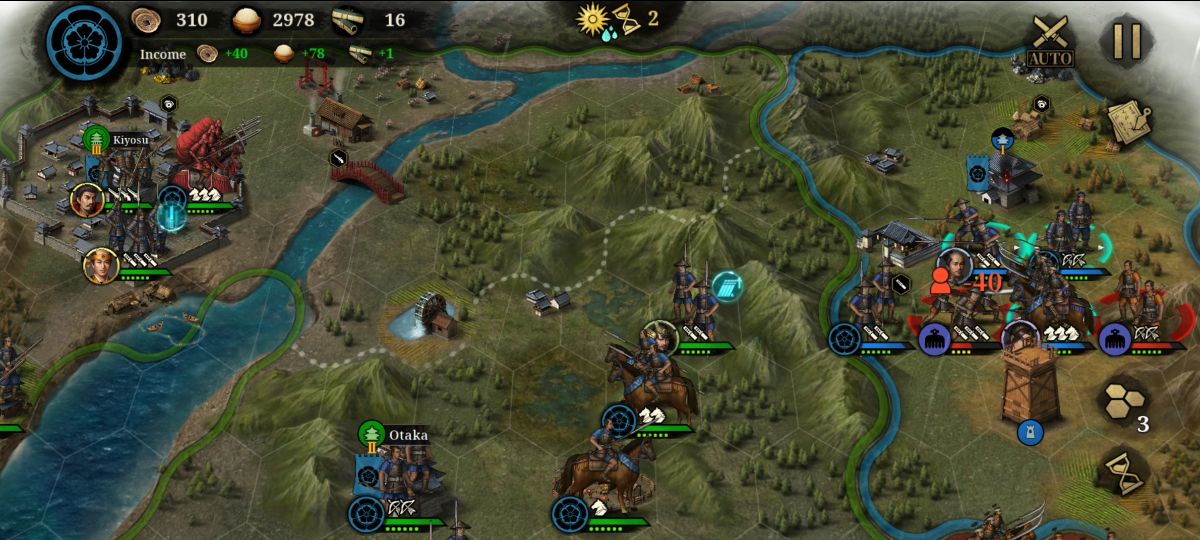Select the watchtower shield marker
The height and width of the screenshot is (540, 1200).
[x=1030, y=432]
